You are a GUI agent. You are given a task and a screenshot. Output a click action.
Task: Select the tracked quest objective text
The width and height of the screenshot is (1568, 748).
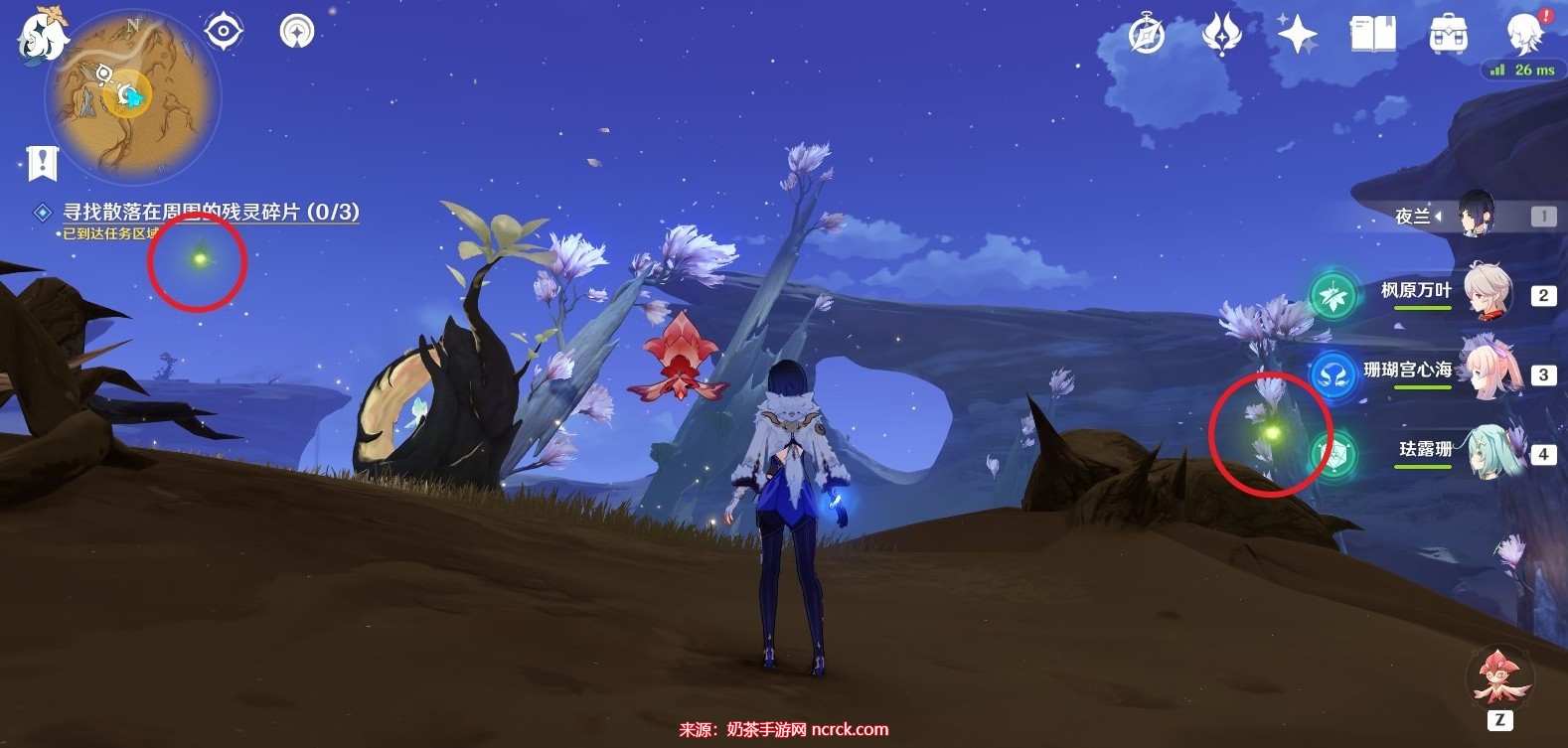coord(210,212)
